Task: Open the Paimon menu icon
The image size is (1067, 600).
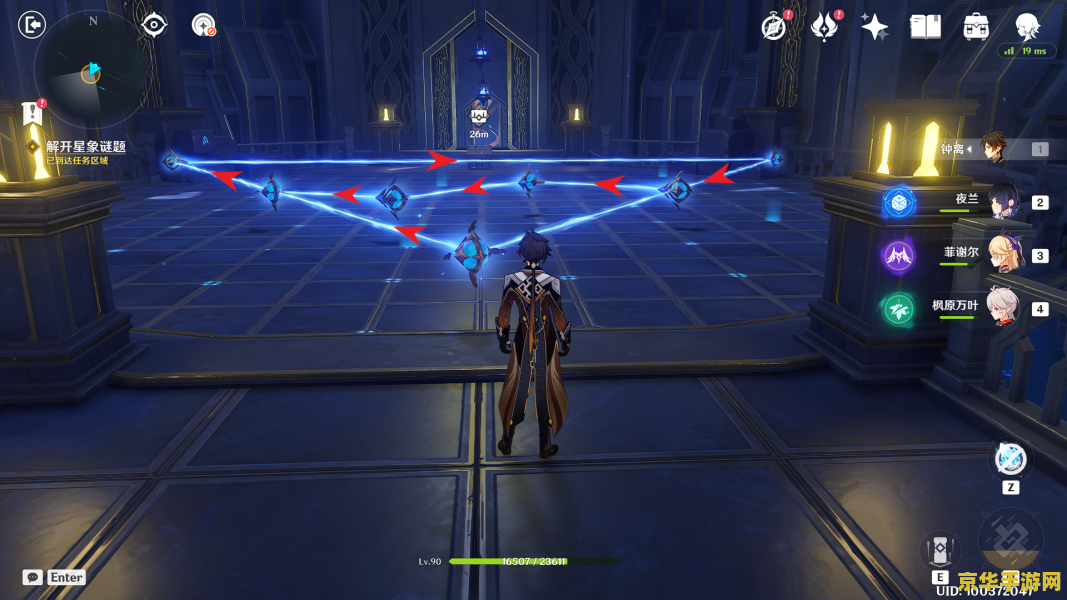Action: (32, 24)
